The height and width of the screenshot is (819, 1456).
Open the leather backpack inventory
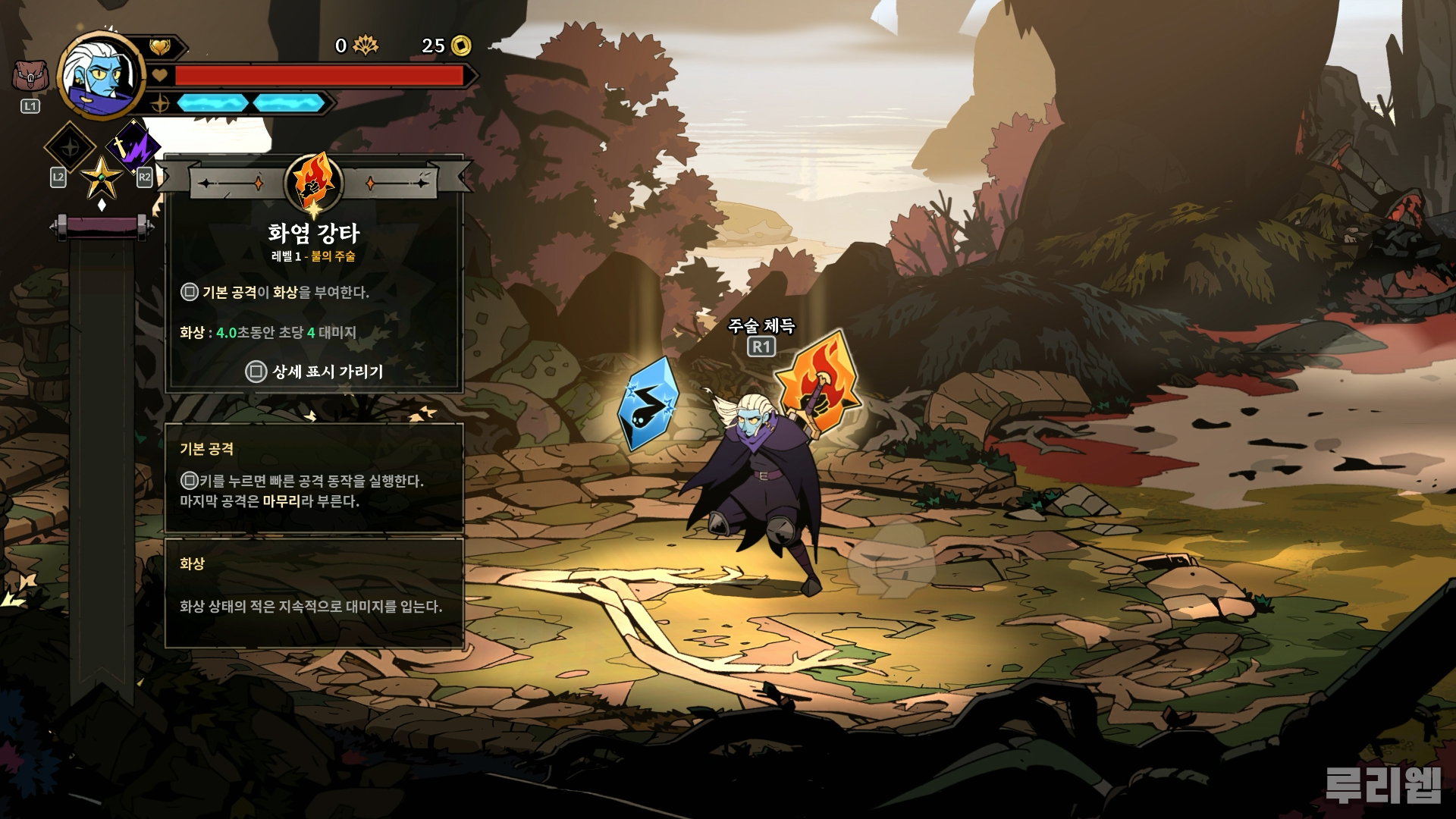30,77
